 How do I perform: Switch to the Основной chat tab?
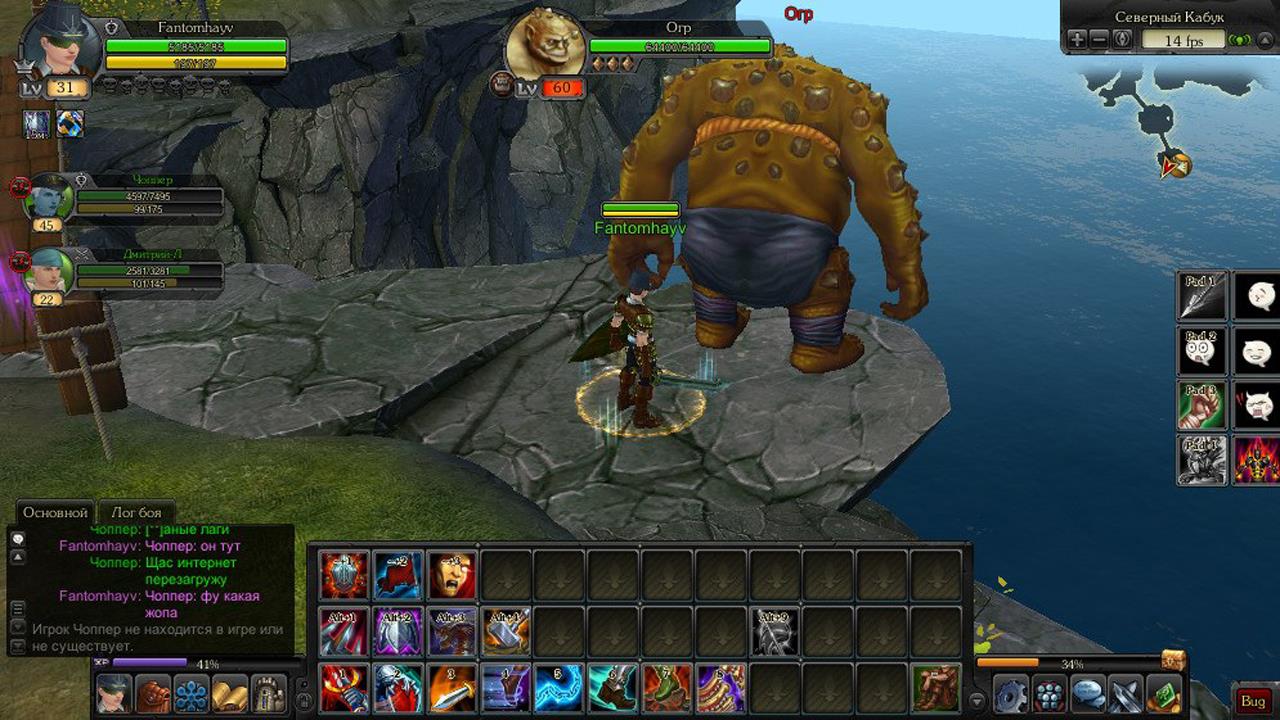[x=56, y=512]
